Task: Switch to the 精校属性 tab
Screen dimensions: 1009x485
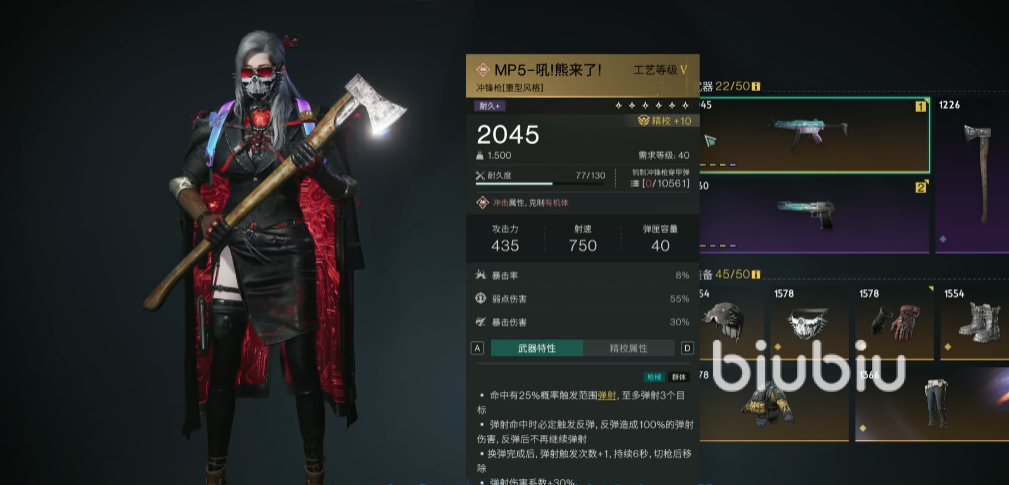Action: (629, 348)
